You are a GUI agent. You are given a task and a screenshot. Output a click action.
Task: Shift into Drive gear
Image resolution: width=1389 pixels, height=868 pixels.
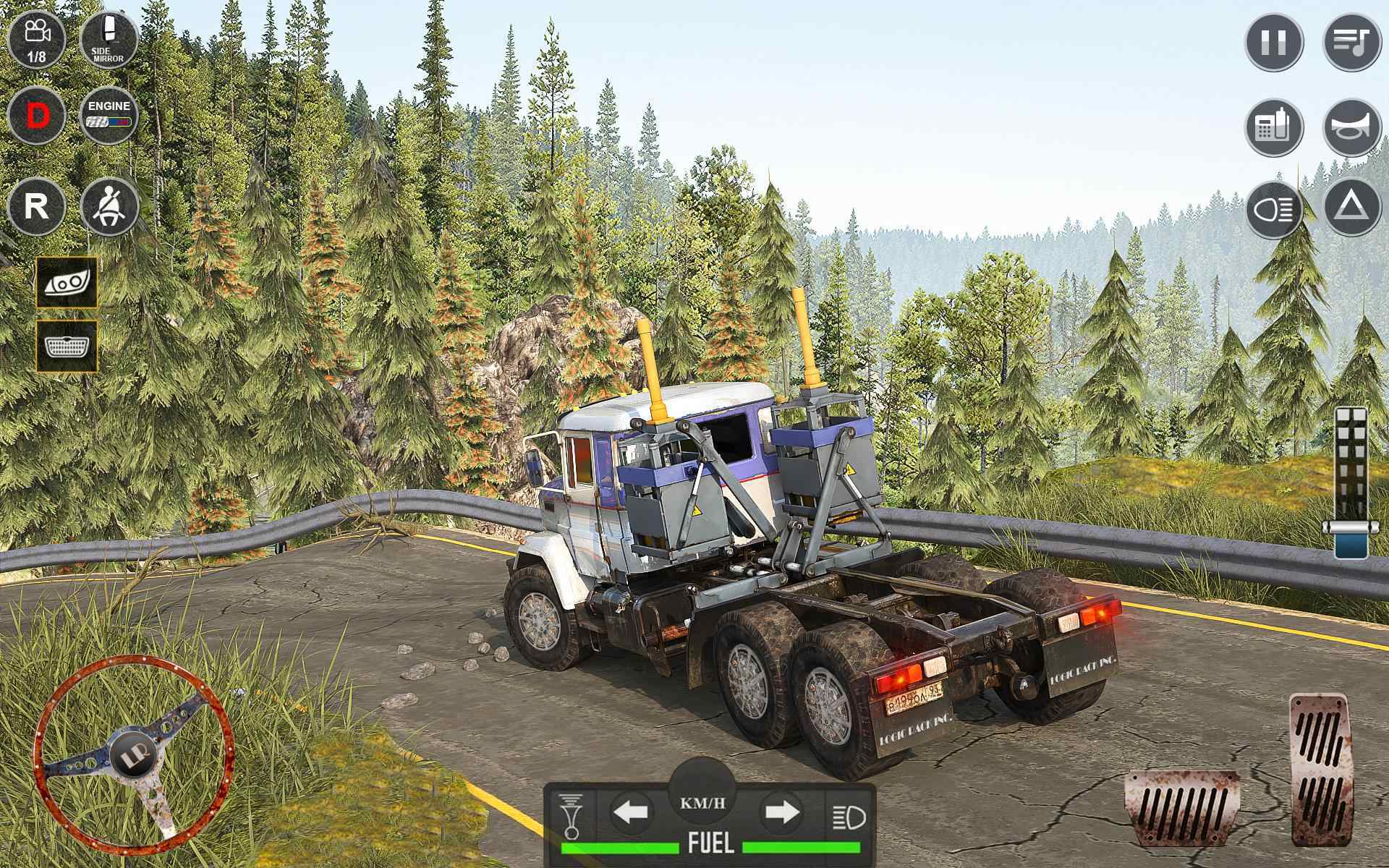(36, 116)
